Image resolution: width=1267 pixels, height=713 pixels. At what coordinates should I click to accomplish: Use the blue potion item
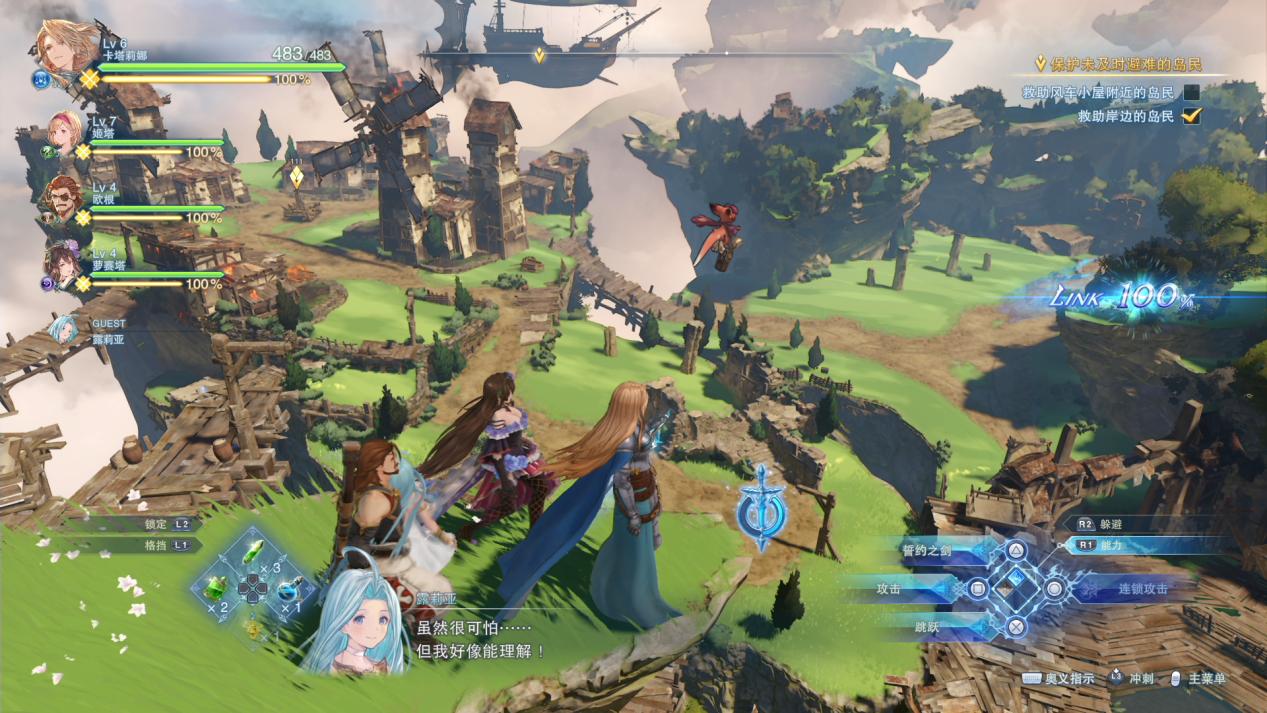pos(290,590)
